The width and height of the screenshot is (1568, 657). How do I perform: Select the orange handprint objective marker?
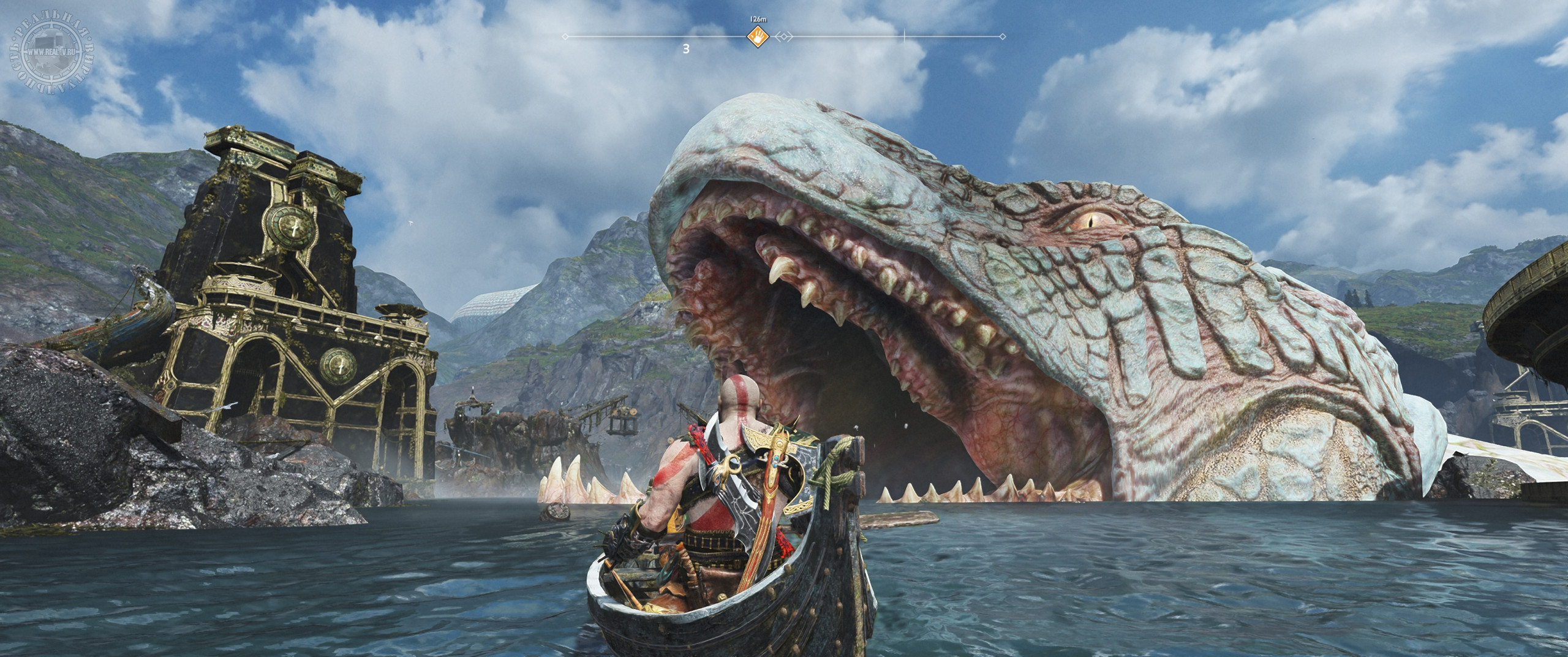[x=758, y=37]
